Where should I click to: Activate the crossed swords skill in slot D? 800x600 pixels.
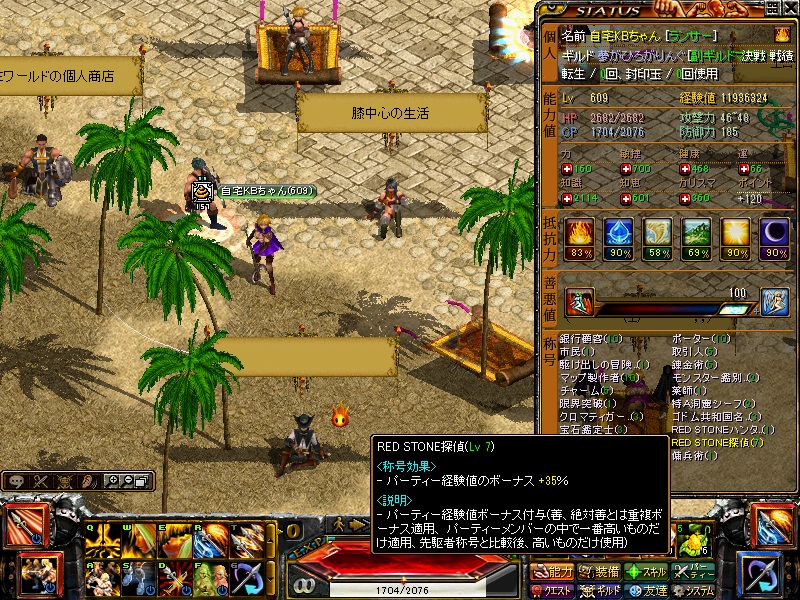(175, 578)
